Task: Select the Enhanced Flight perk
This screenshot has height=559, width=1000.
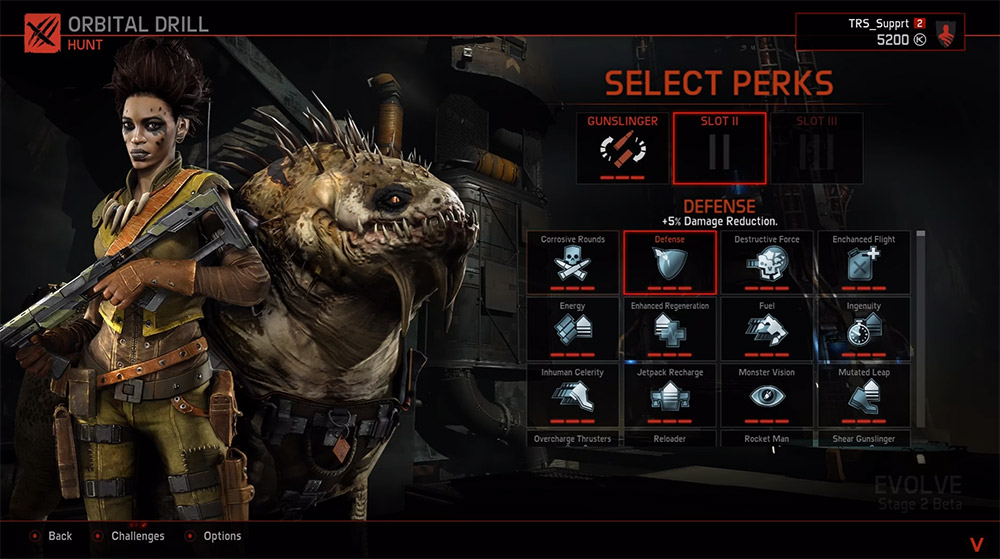Action: pyautogui.click(x=864, y=263)
